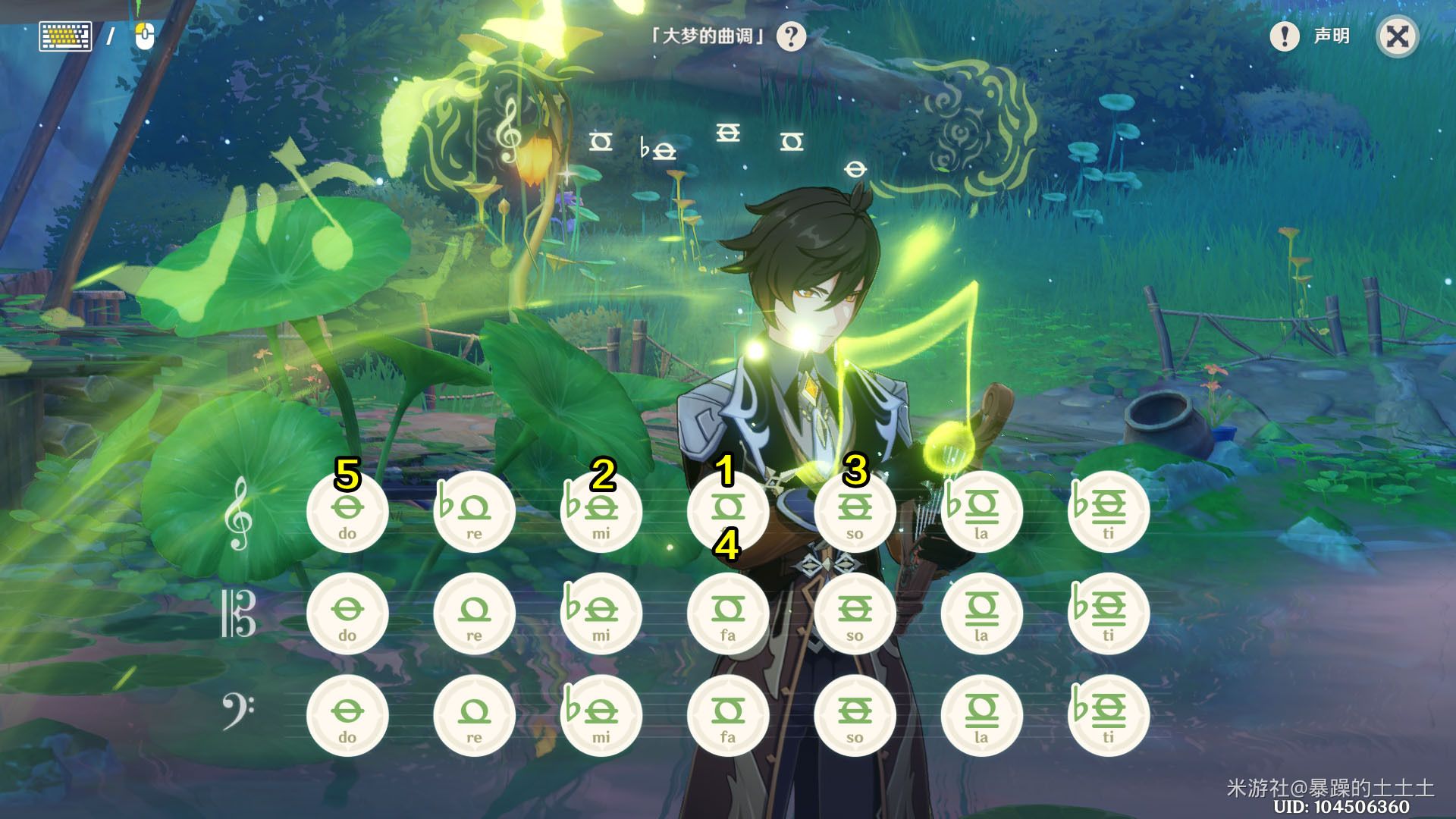The width and height of the screenshot is (1456, 819).
Task: Play the bass clef do note
Action: pos(347,717)
